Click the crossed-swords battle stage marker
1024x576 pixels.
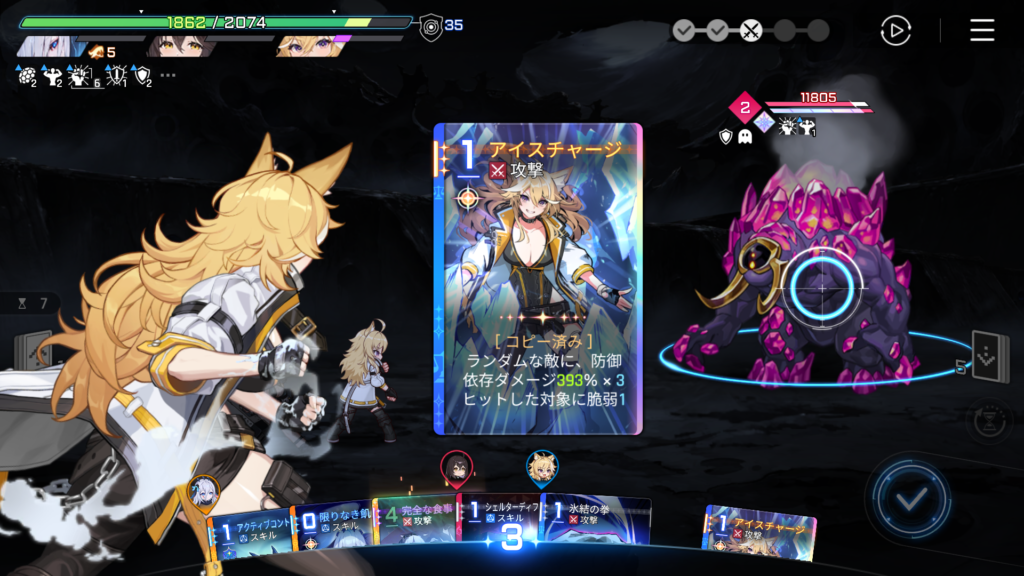[x=751, y=30]
